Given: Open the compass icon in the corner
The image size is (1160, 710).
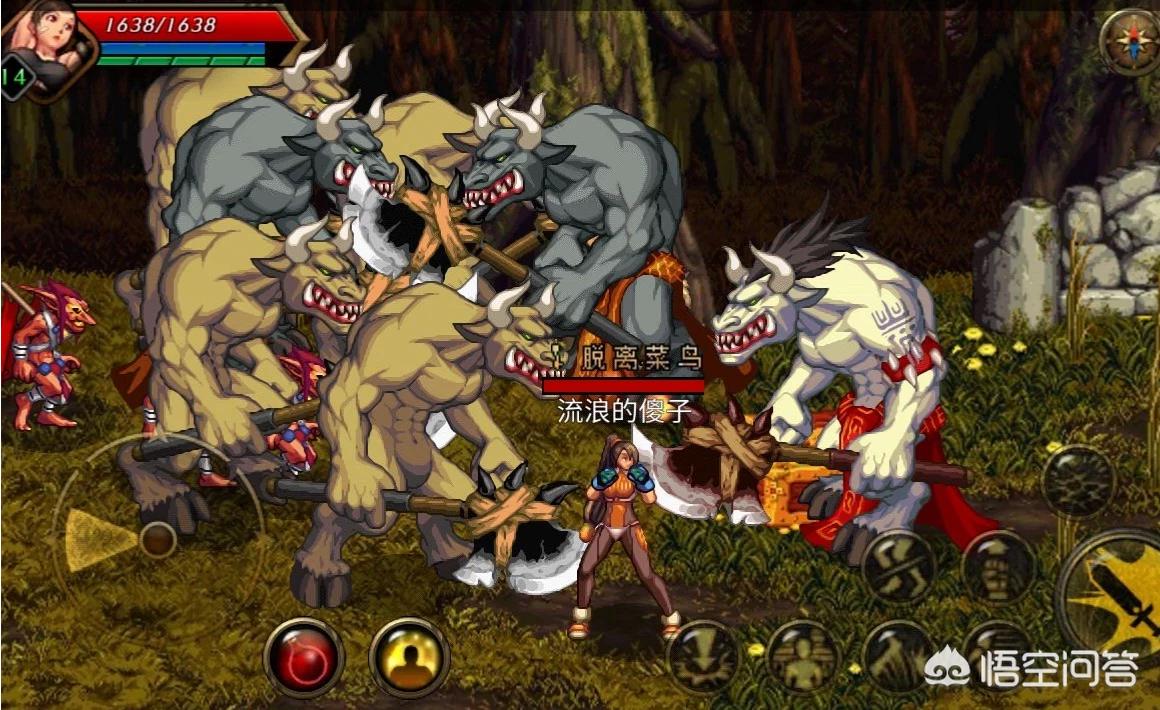Looking at the screenshot, I should (1129, 42).
